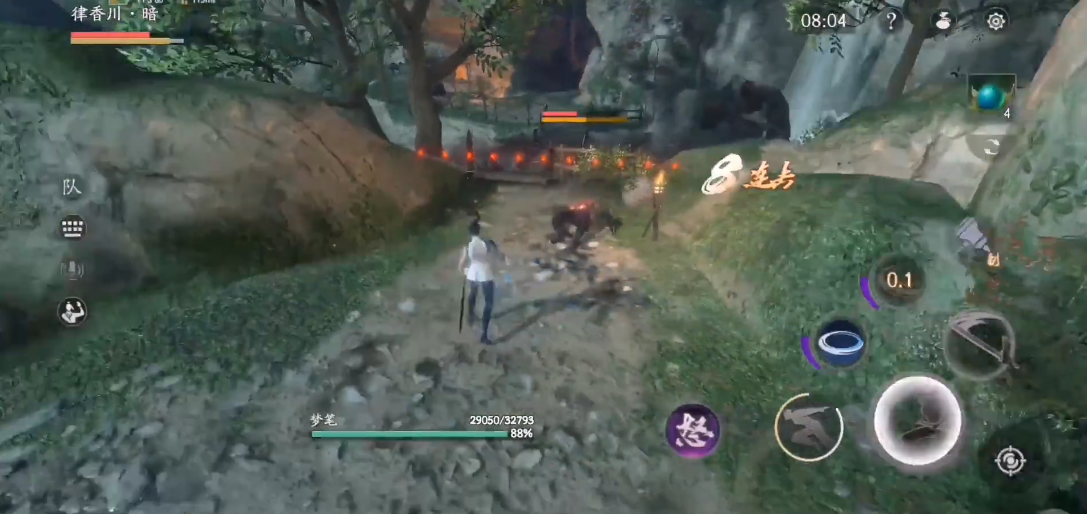Tap the large white main attack button
This screenshot has width=1087, height=514.
coord(917,420)
